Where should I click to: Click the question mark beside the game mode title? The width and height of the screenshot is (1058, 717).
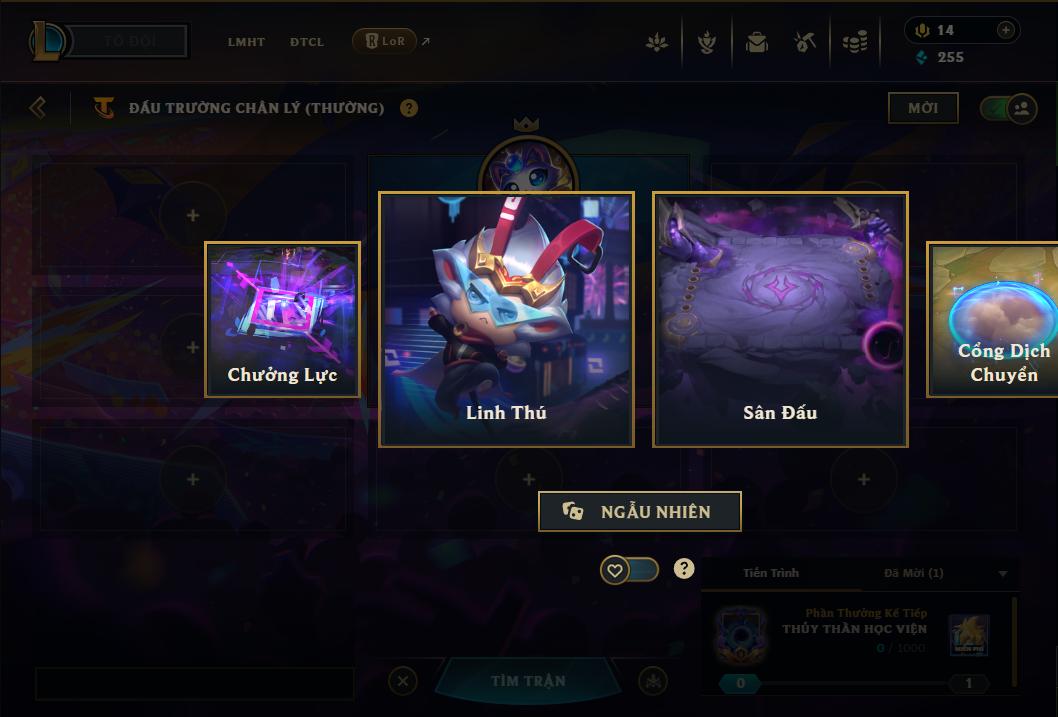(409, 108)
